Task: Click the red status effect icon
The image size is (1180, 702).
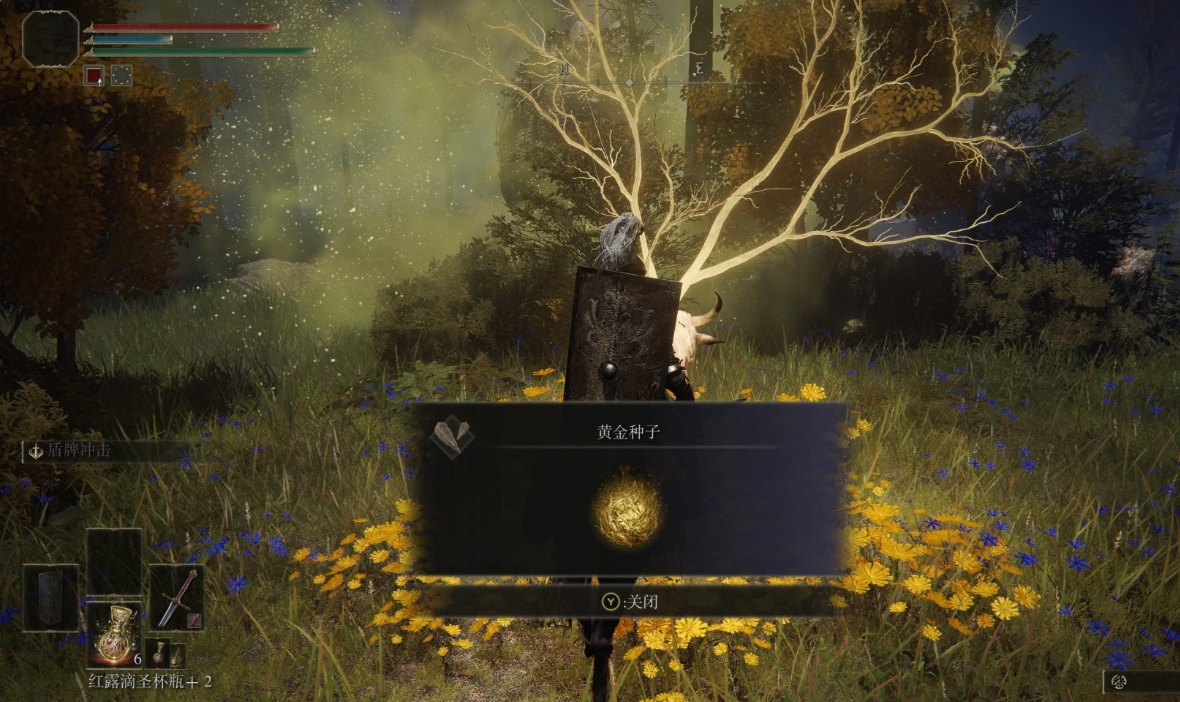Action: click(x=93, y=75)
